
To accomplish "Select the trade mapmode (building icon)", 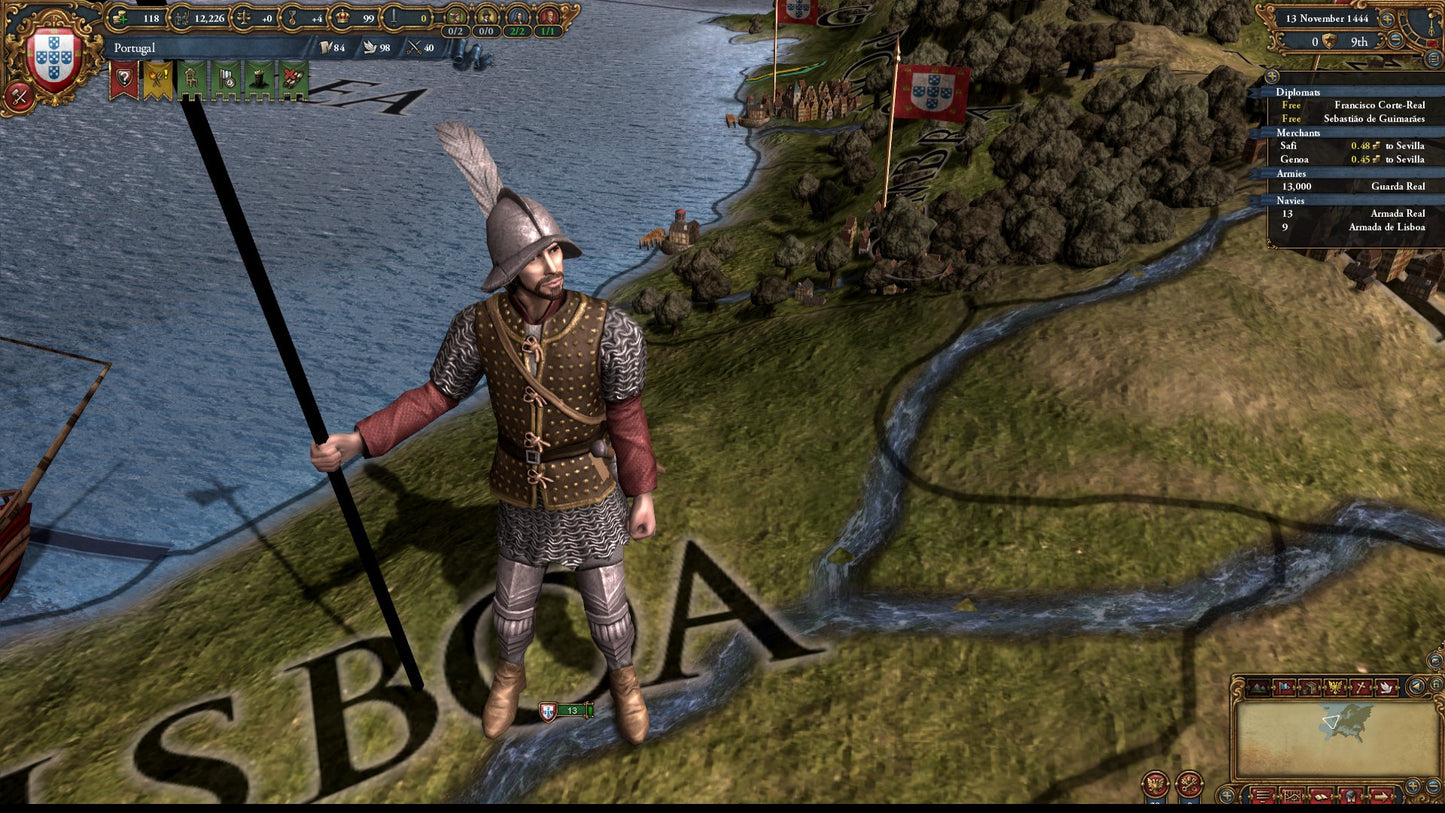I will (x=1309, y=687).
